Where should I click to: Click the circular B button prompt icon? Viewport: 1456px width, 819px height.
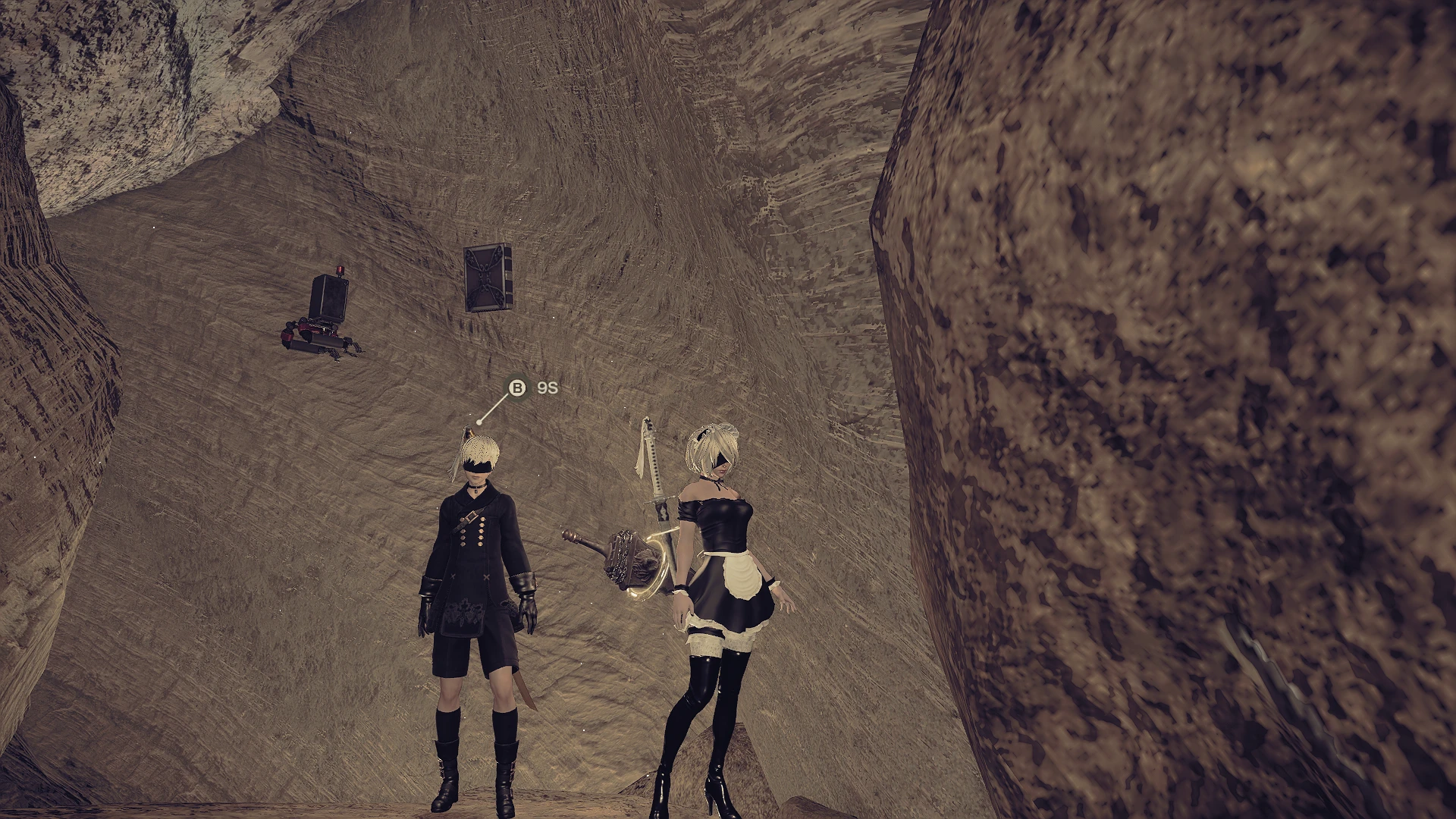point(518,388)
